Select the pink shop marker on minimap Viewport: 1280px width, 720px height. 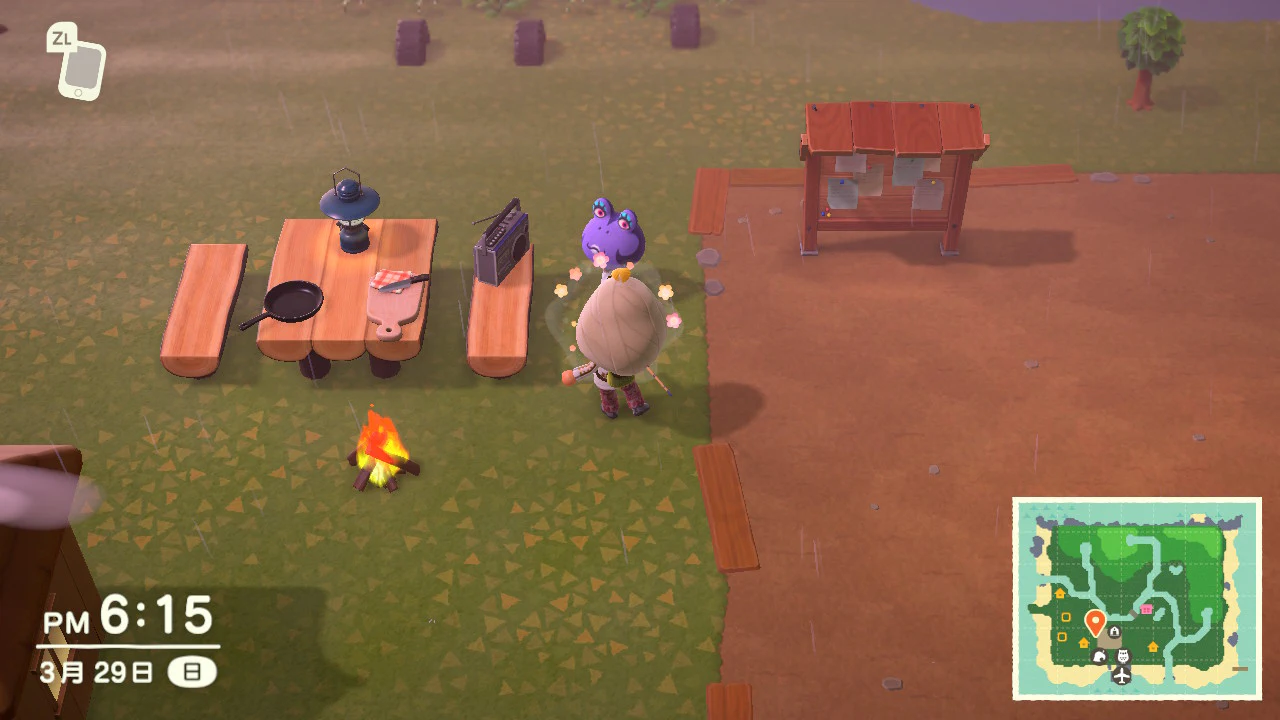tap(1146, 609)
